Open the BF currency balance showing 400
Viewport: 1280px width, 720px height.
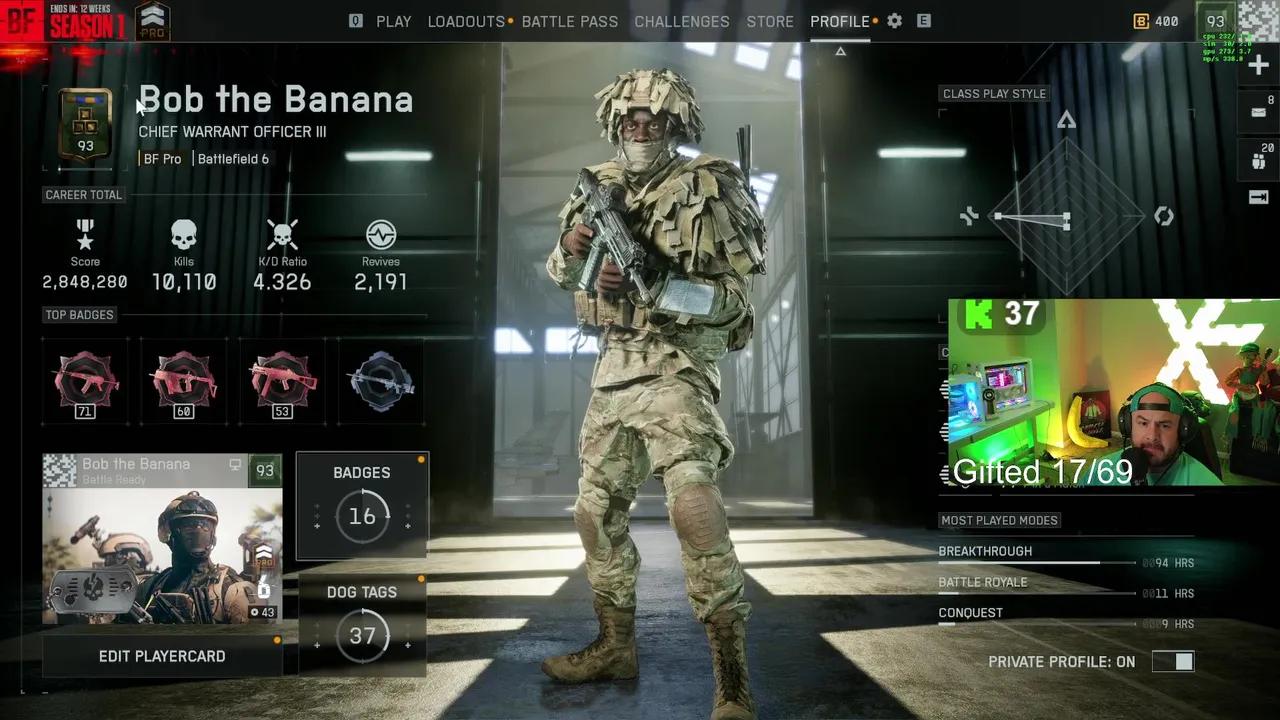pos(1156,21)
